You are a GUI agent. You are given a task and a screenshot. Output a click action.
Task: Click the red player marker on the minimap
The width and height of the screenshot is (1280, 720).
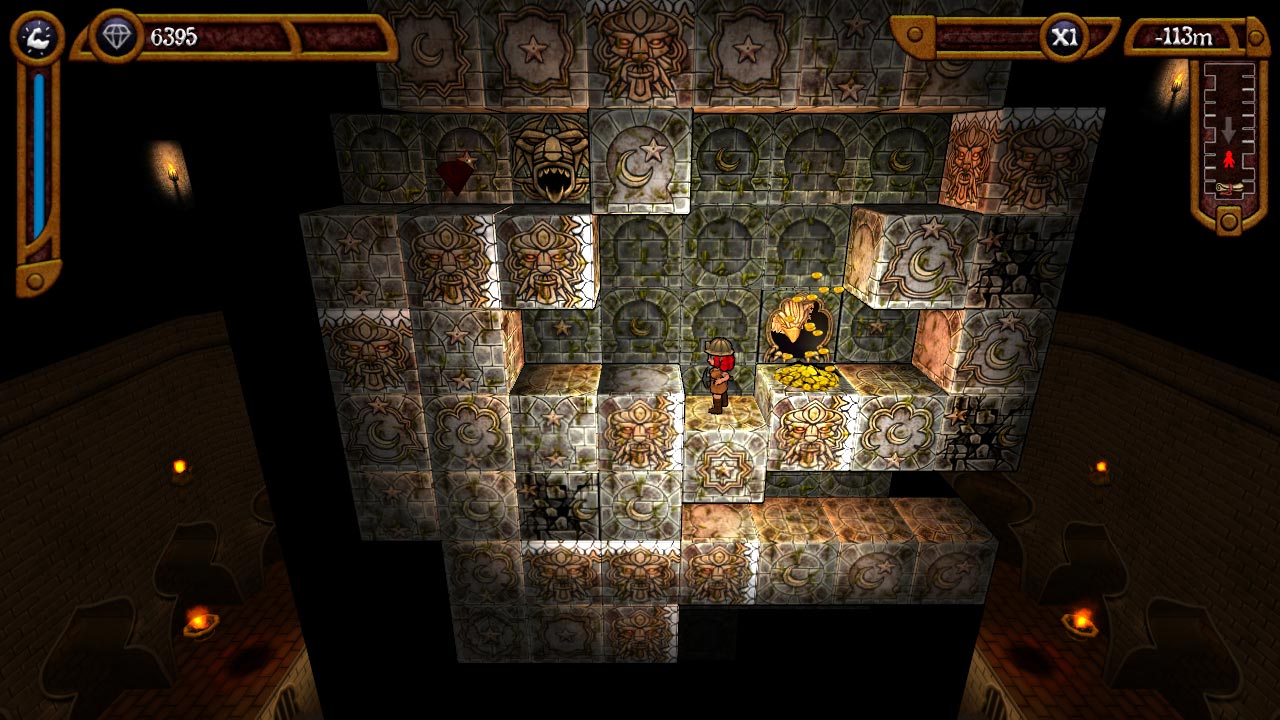click(x=1230, y=159)
